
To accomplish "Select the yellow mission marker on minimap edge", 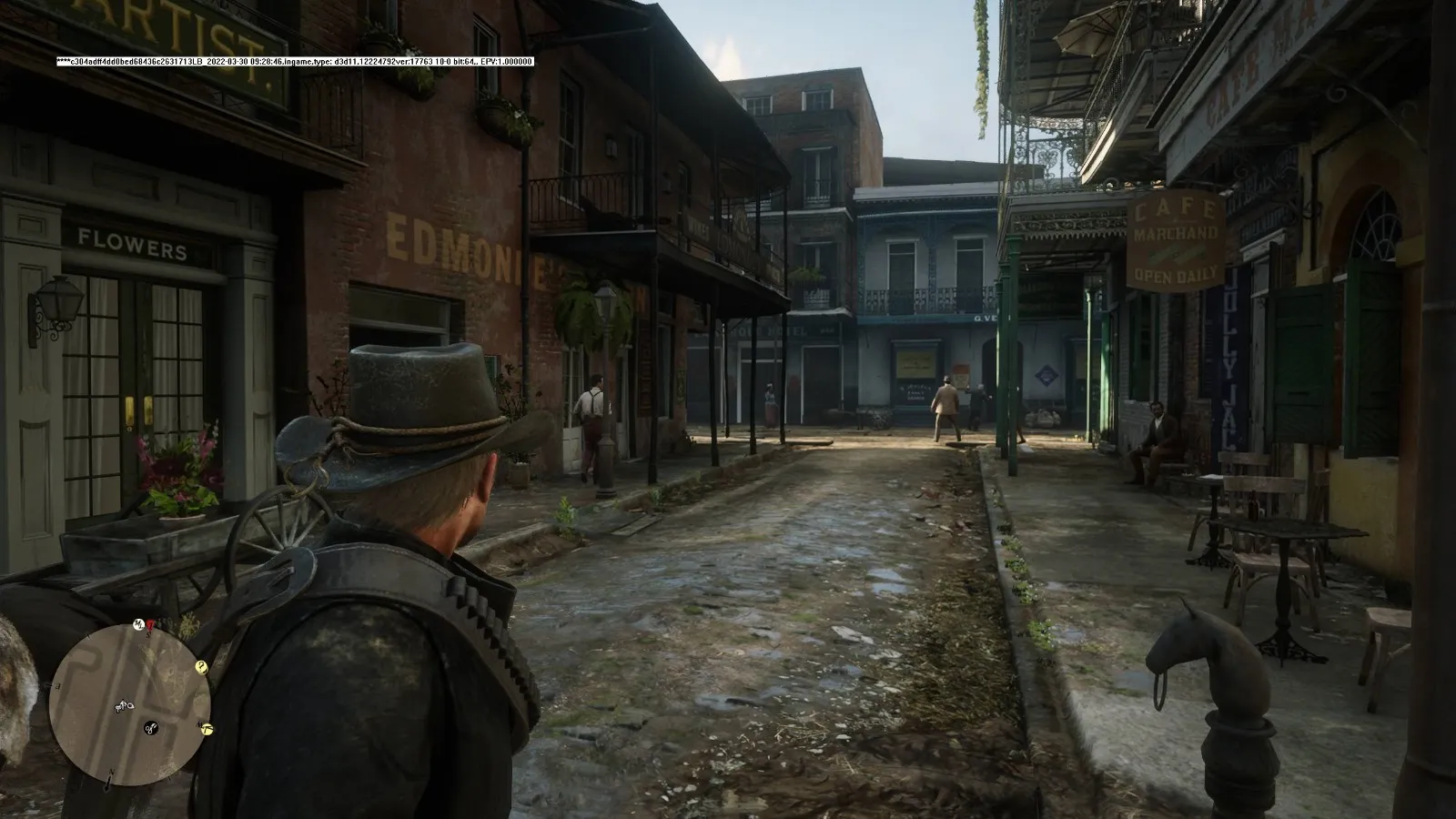I will (207, 728).
